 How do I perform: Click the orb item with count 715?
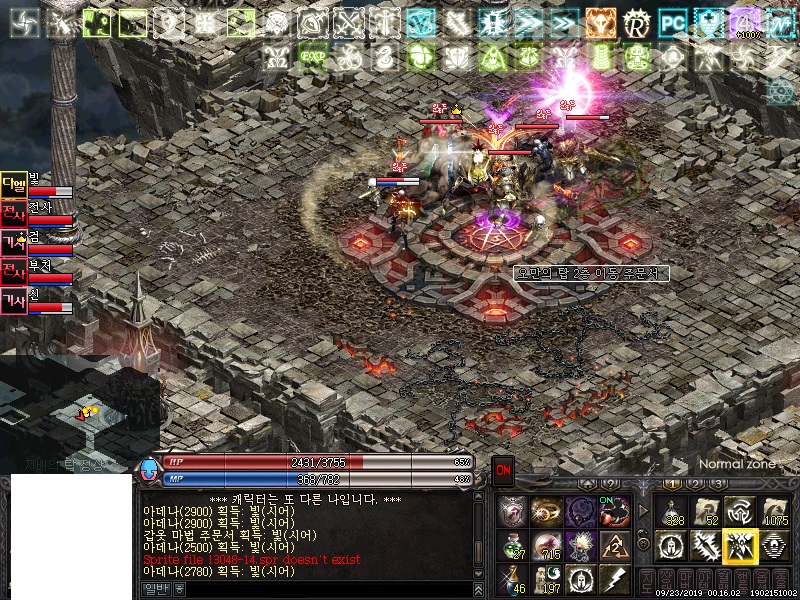coord(546,546)
